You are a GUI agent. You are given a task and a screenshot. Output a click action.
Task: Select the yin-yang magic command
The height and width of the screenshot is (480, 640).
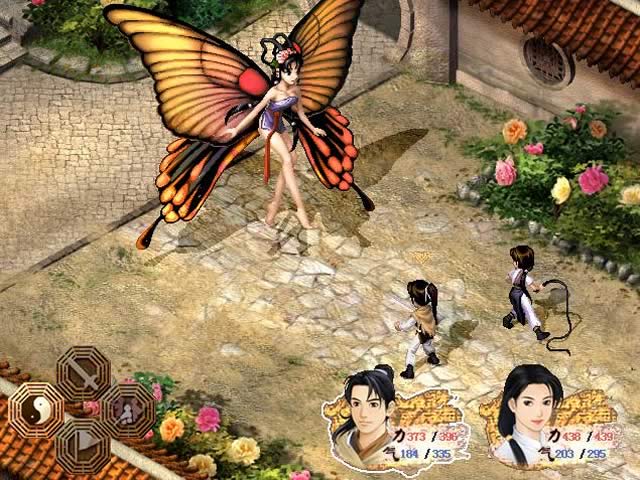36,409
